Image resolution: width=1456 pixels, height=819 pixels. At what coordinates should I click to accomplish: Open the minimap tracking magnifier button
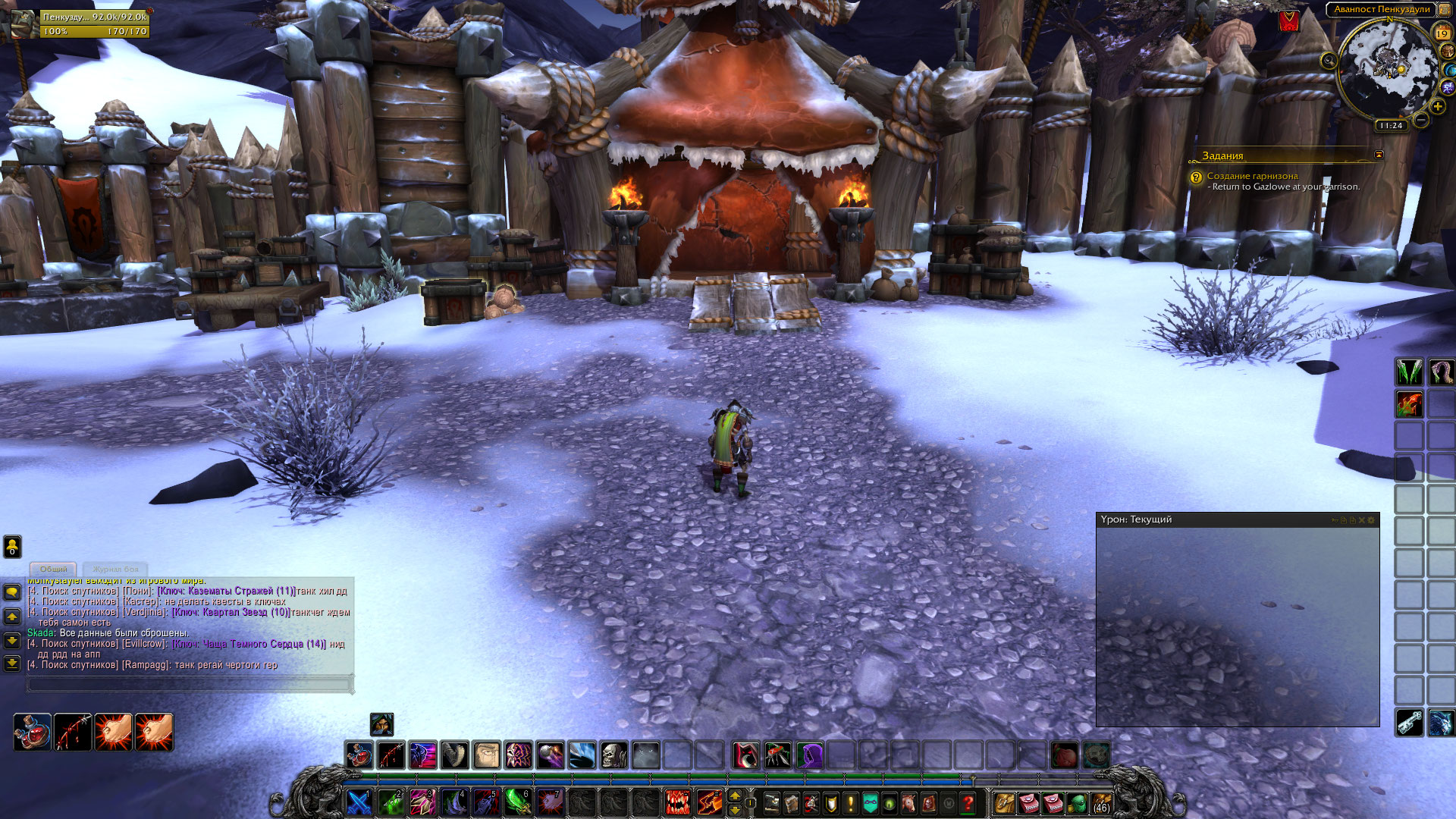point(1329,61)
